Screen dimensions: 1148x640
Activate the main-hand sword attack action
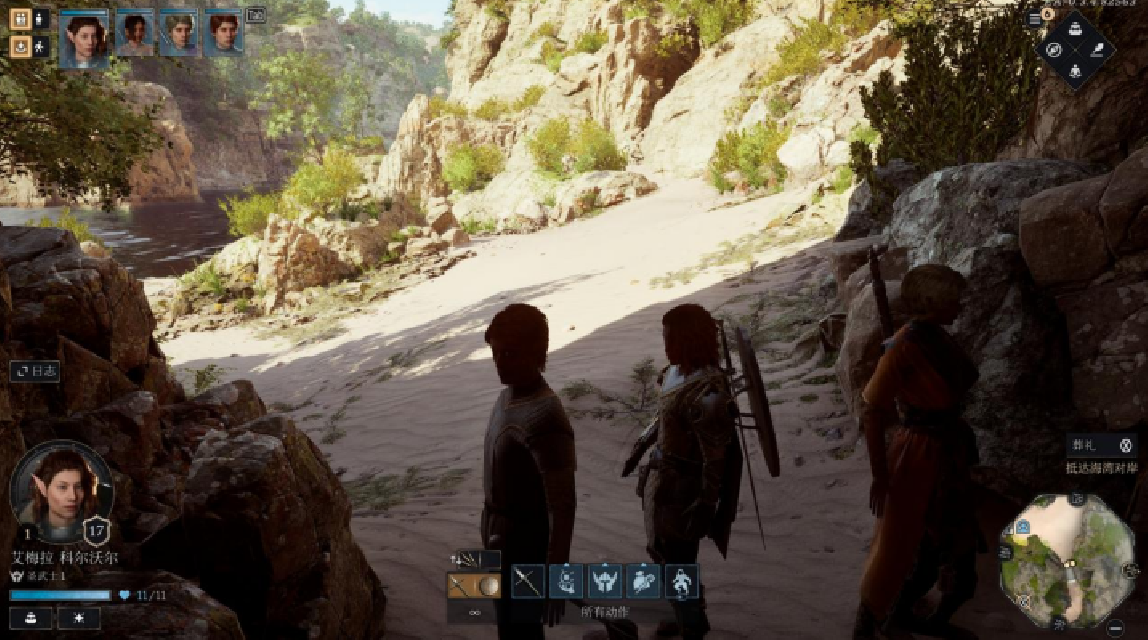tap(528, 581)
